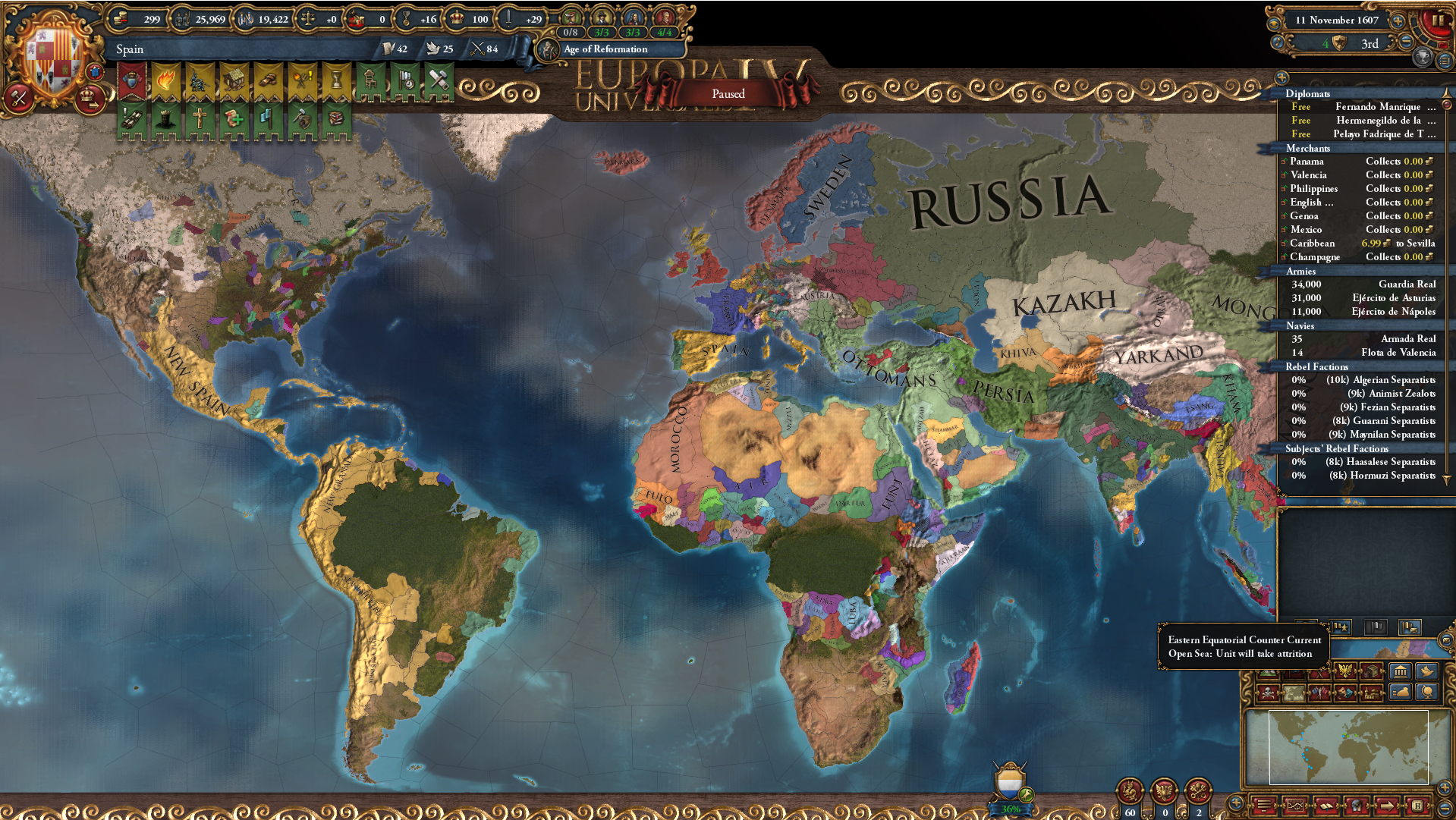1456x820 pixels.
Task: Open the trade goods crate mapmode
Action: coord(1371,671)
